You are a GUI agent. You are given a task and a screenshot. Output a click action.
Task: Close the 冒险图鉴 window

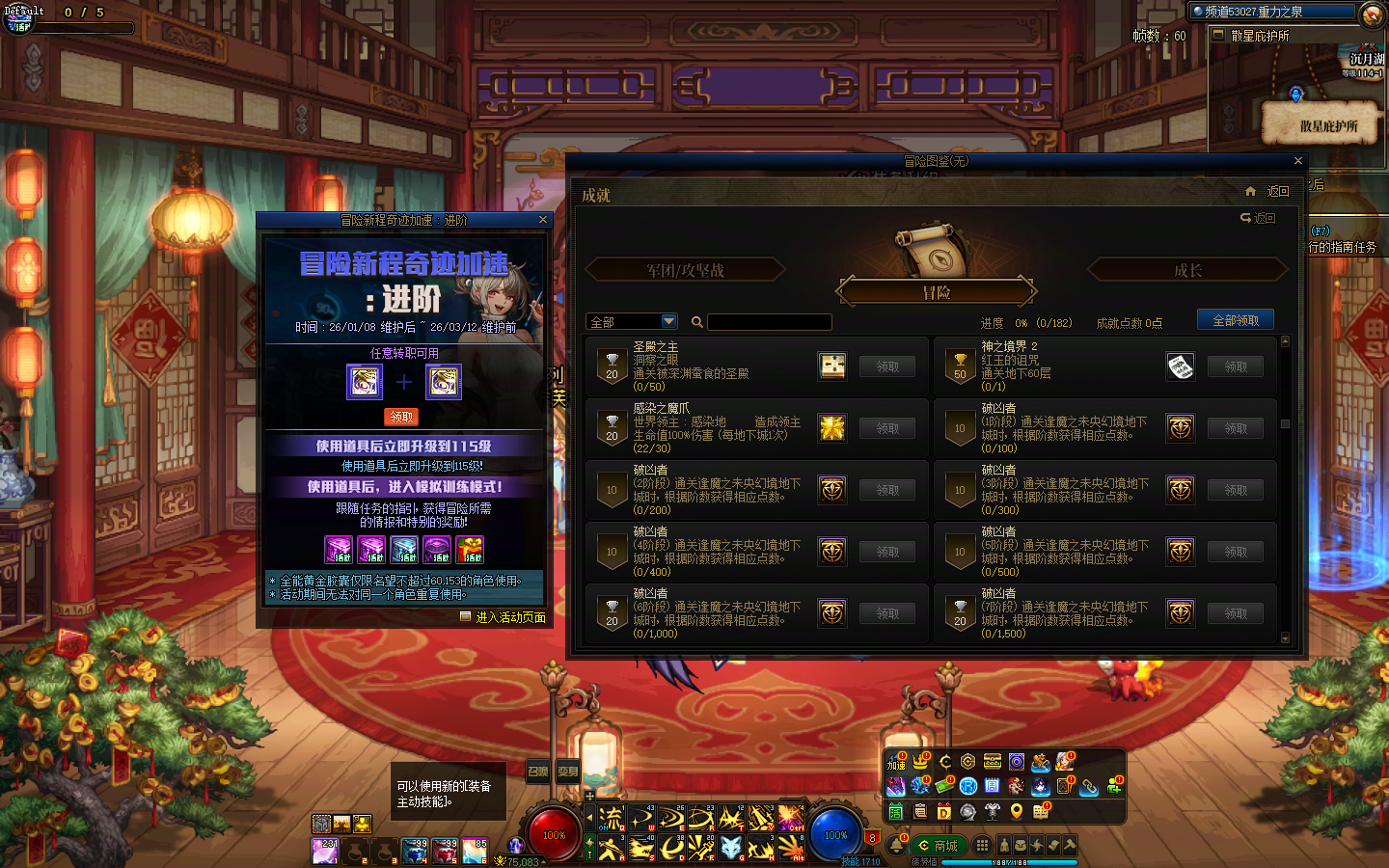point(1297,161)
